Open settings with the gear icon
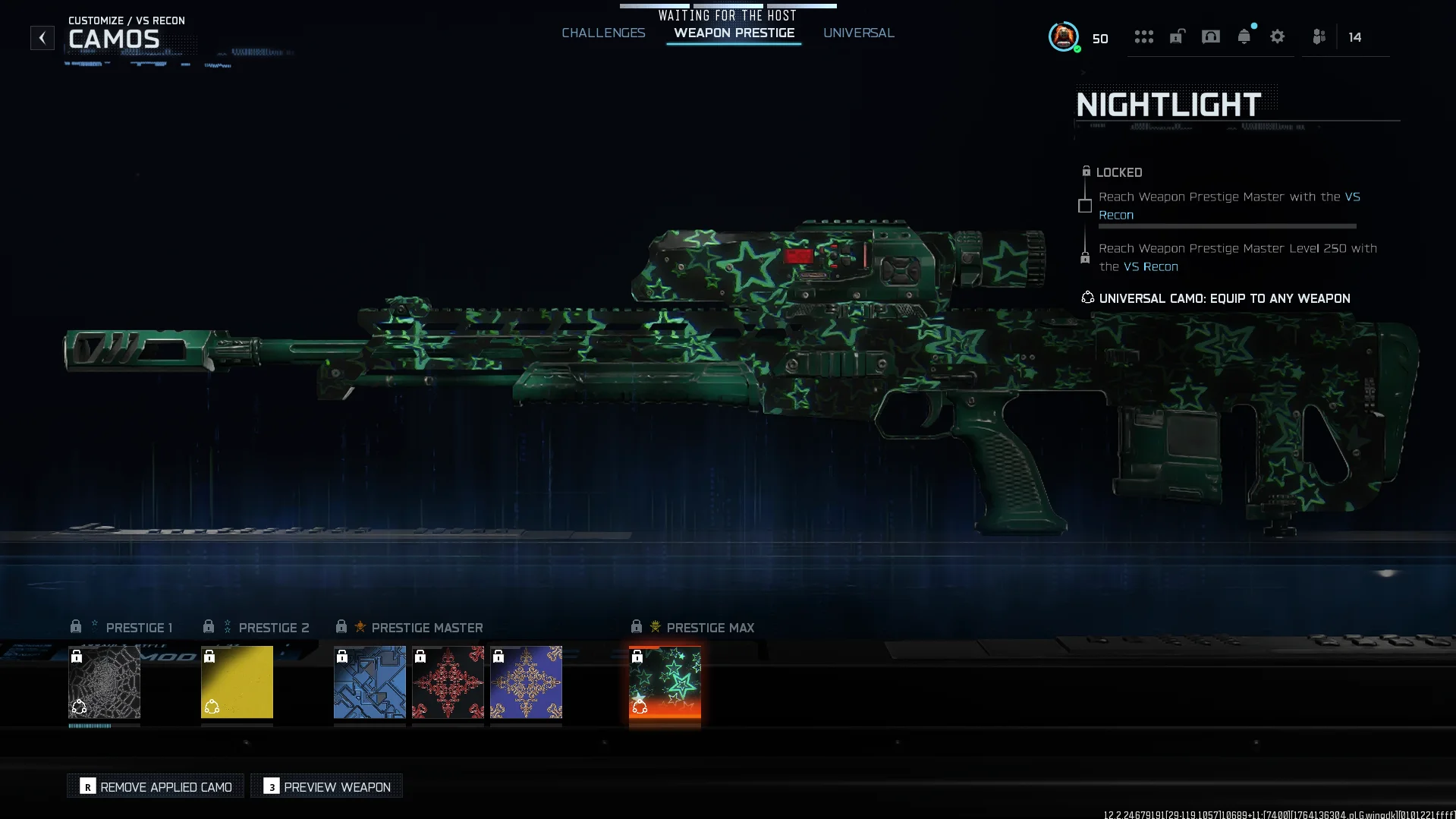The image size is (1456, 819). [1277, 36]
